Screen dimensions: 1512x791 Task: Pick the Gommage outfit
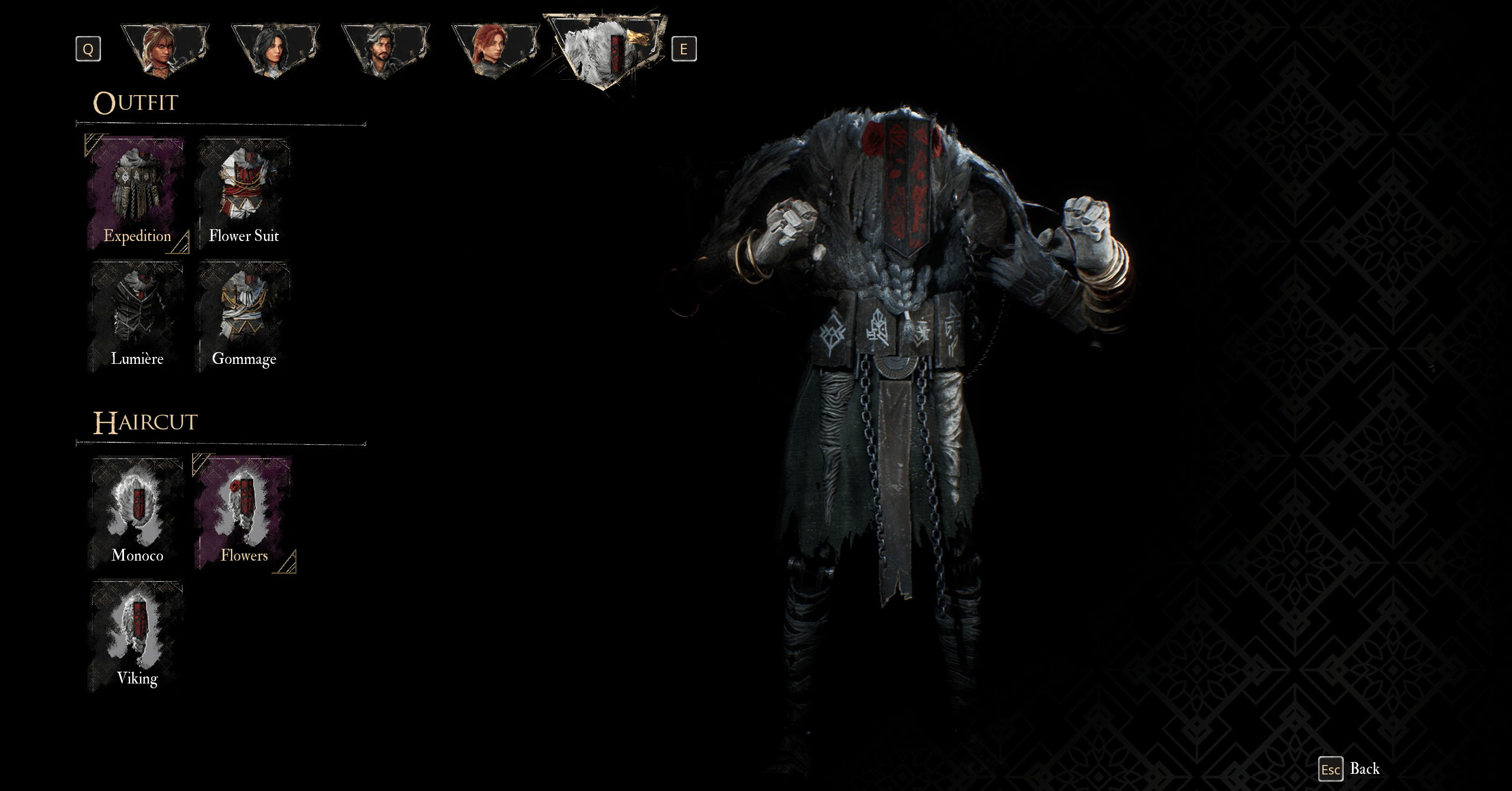(243, 317)
